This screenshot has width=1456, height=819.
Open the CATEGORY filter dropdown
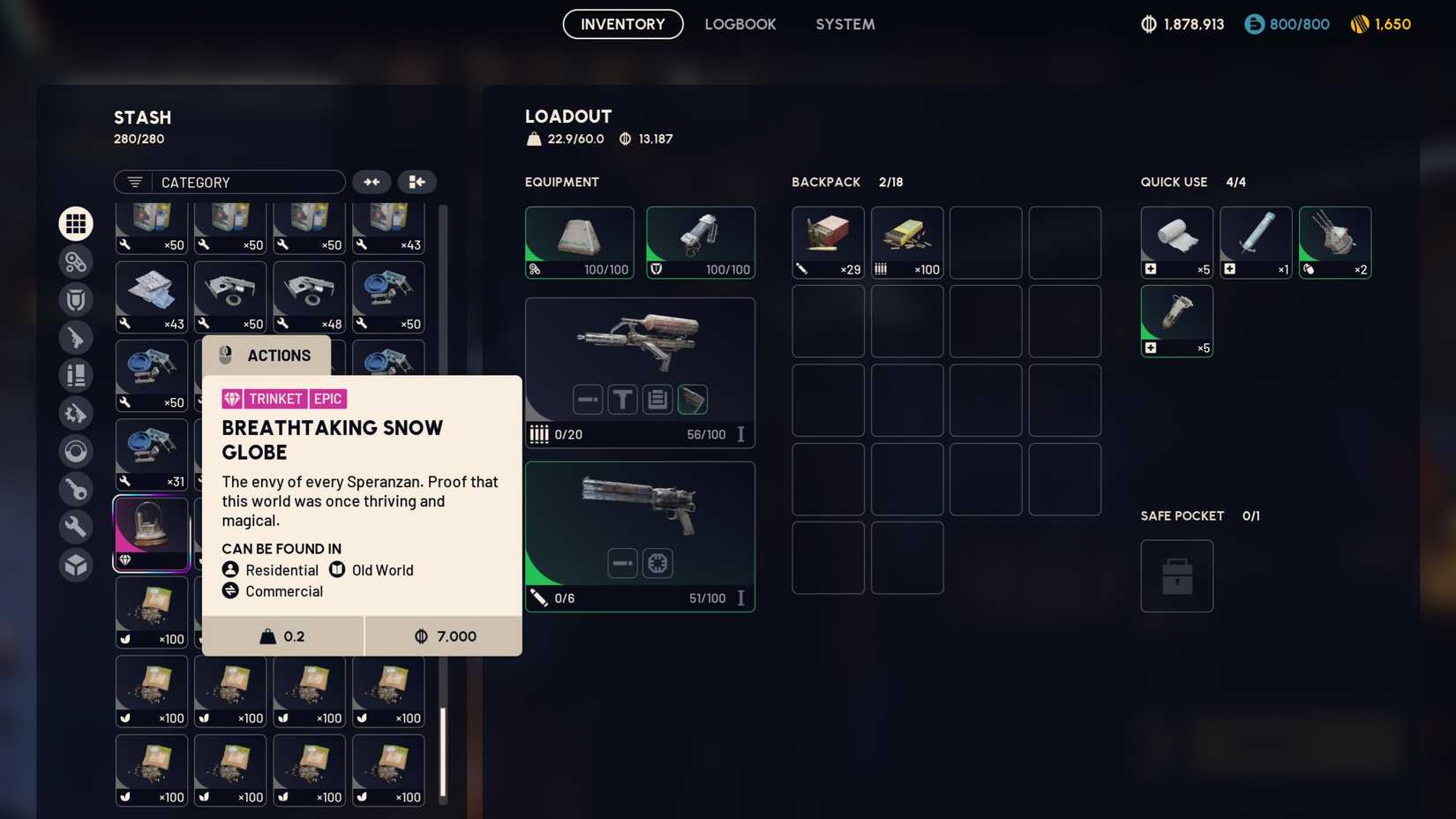(229, 182)
